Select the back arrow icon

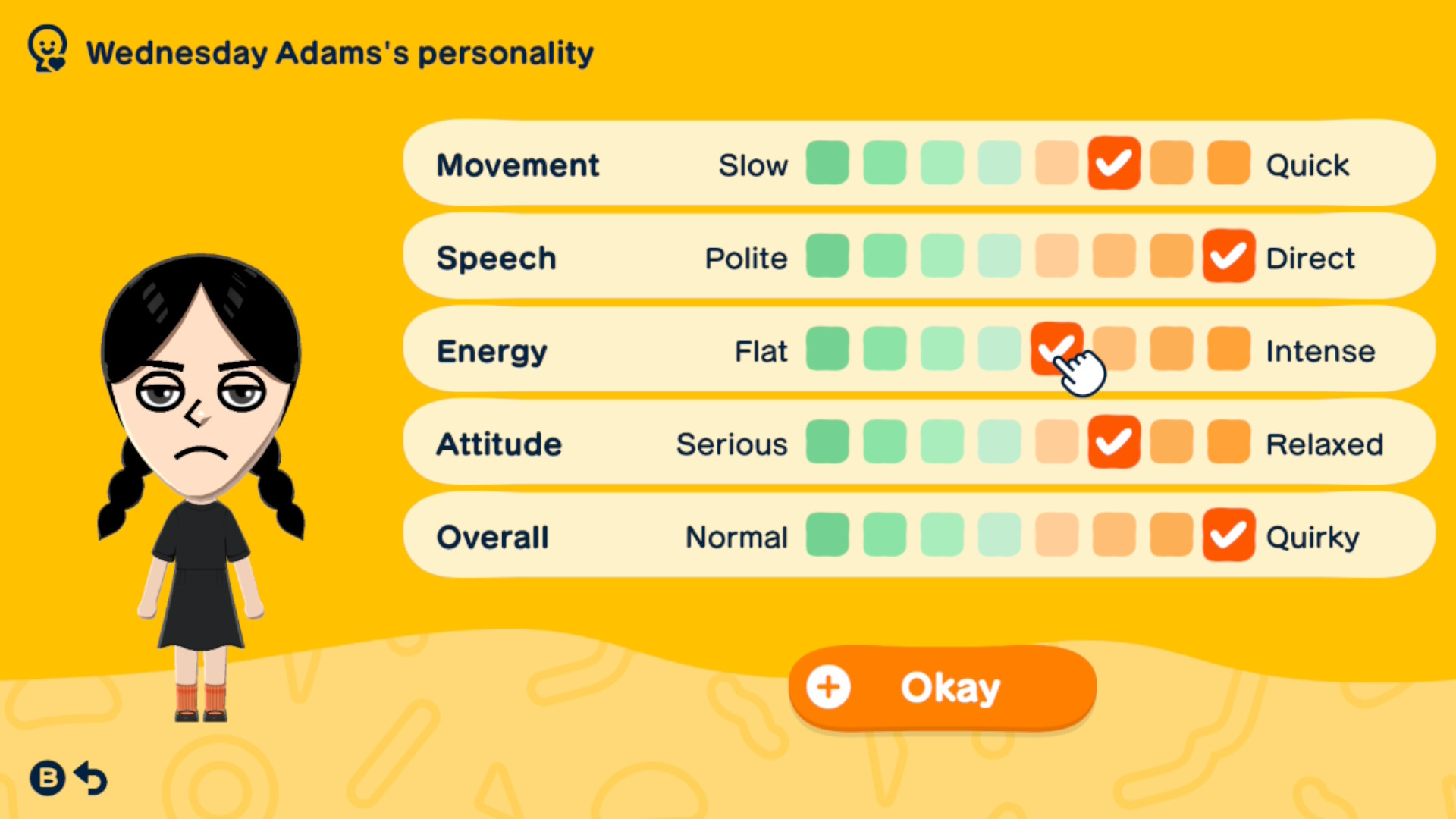click(x=89, y=777)
